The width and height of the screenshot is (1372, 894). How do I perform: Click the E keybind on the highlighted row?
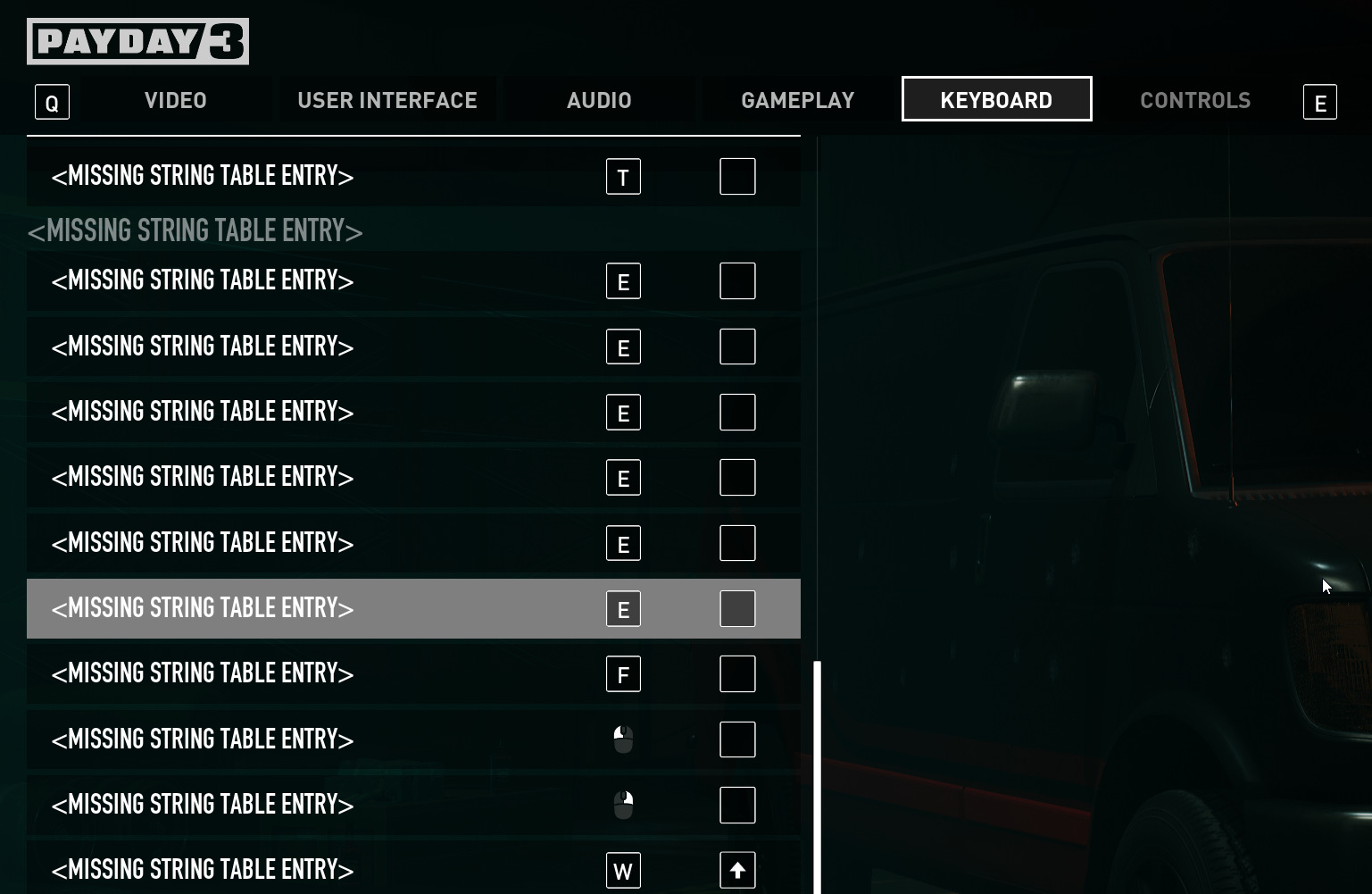(623, 608)
